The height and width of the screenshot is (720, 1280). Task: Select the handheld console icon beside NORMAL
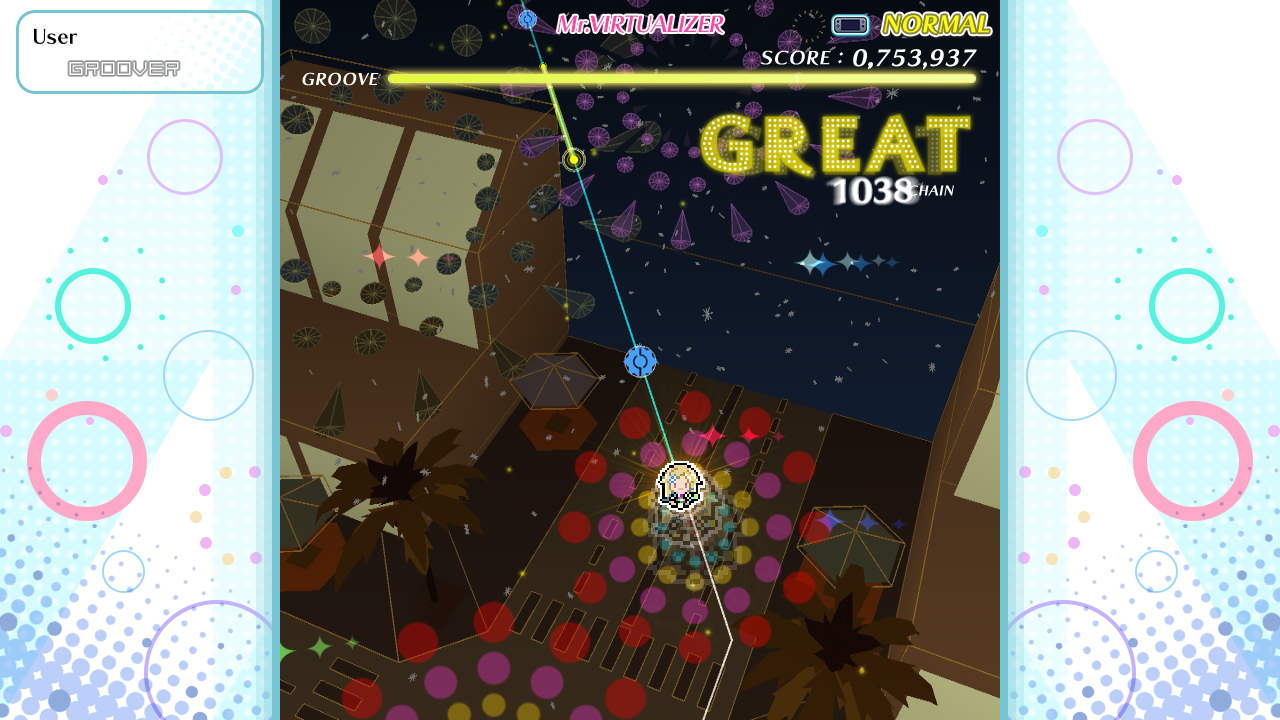849,24
